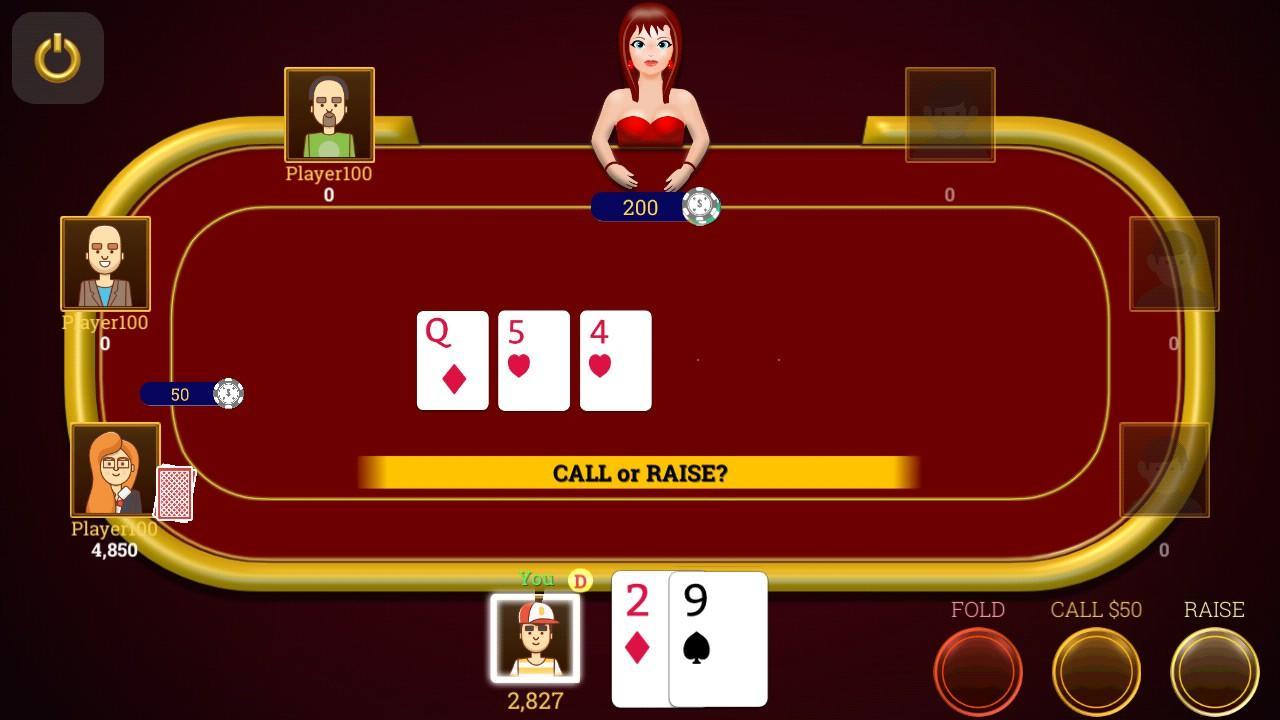Click the chip next to the 50 bet

pos(231,393)
